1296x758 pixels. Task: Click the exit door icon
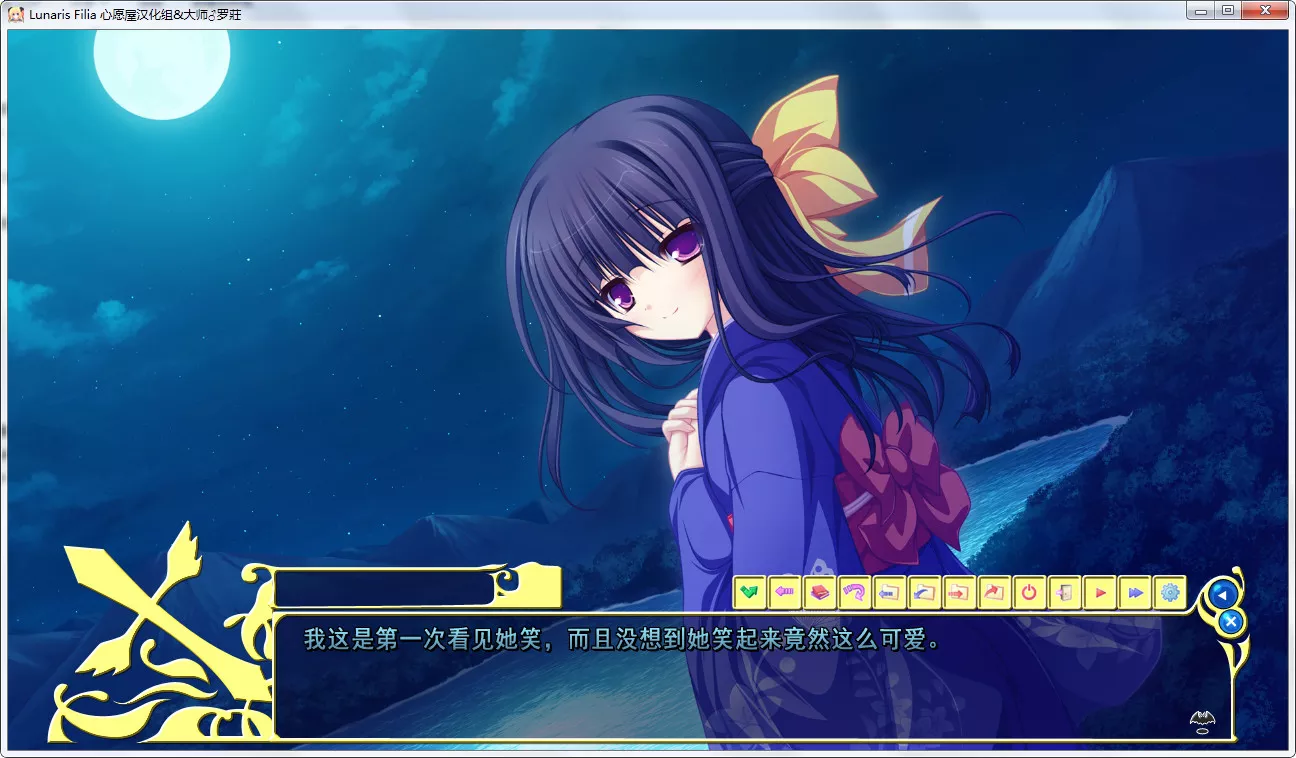pyautogui.click(x=1063, y=592)
